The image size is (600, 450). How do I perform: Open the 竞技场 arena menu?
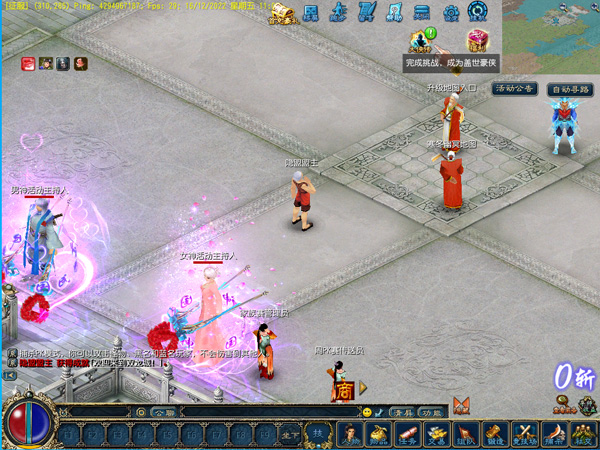coord(524,434)
